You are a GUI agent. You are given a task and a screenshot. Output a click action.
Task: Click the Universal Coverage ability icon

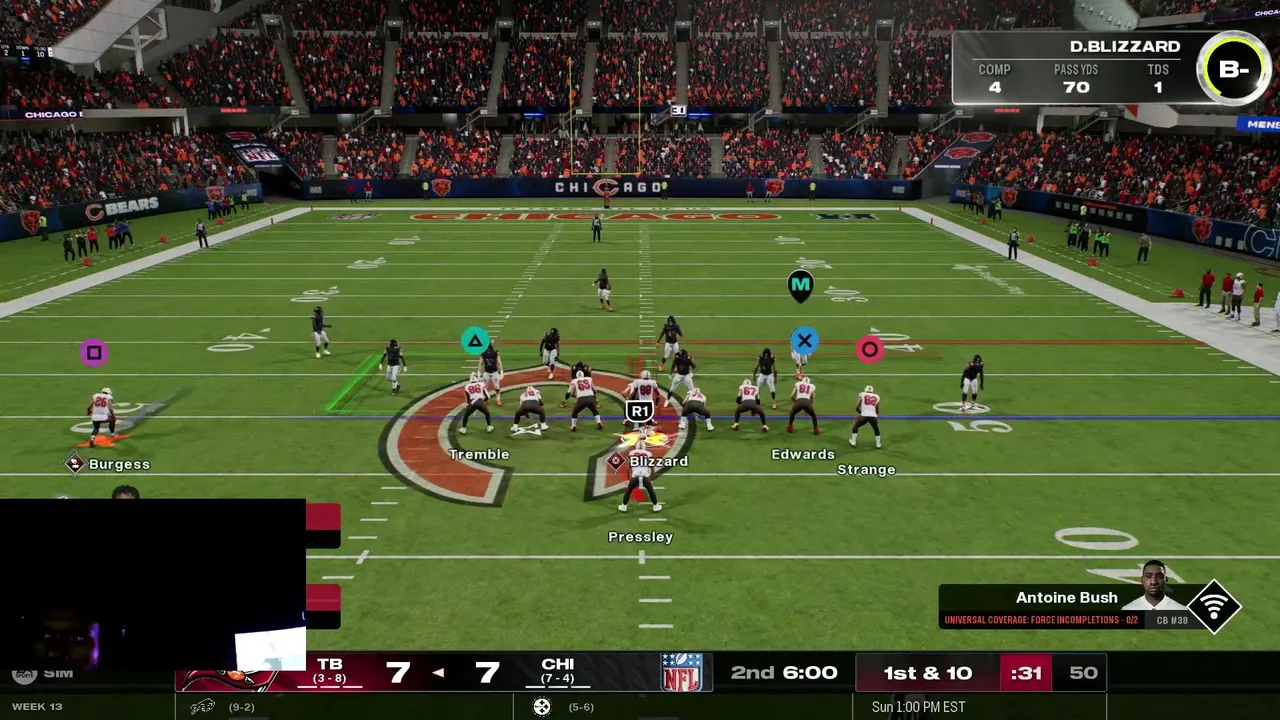pyautogui.click(x=1214, y=606)
